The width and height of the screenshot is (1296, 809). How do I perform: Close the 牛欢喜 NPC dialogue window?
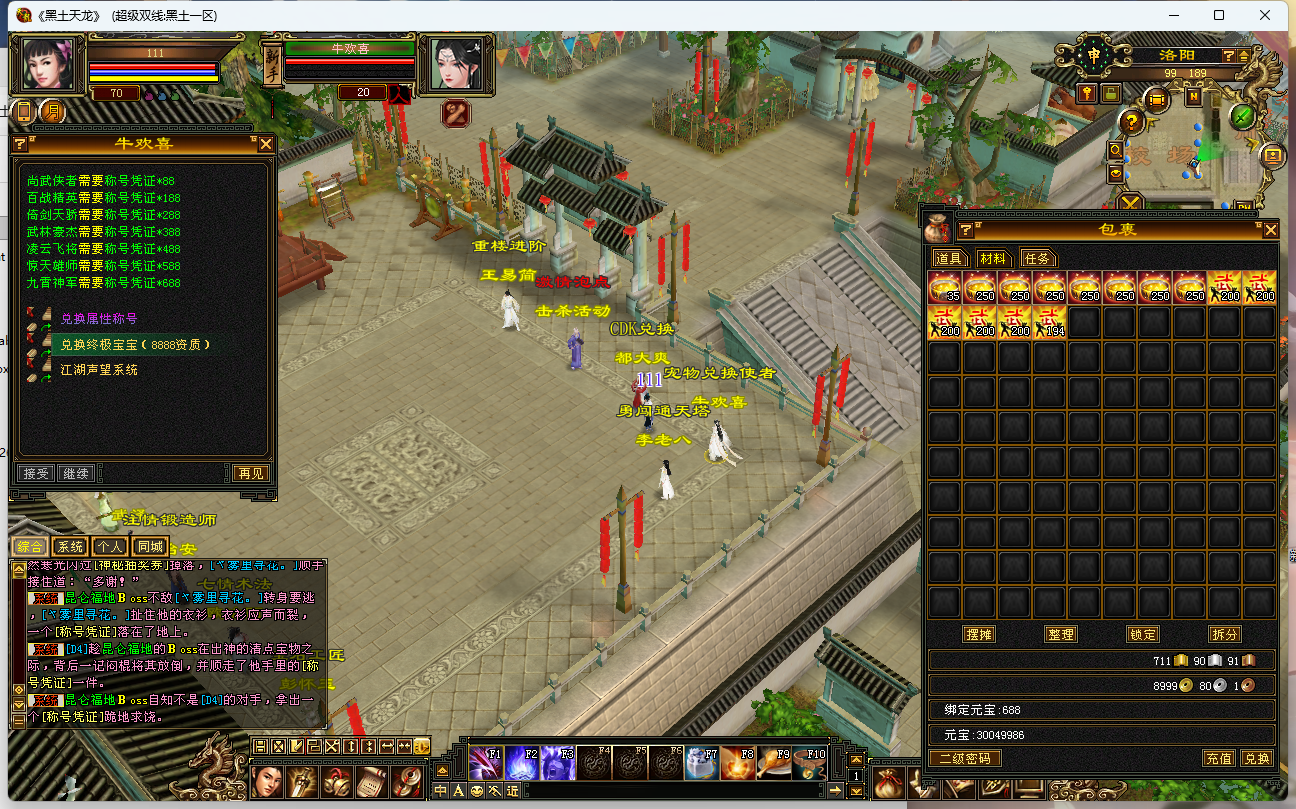pyautogui.click(x=266, y=144)
